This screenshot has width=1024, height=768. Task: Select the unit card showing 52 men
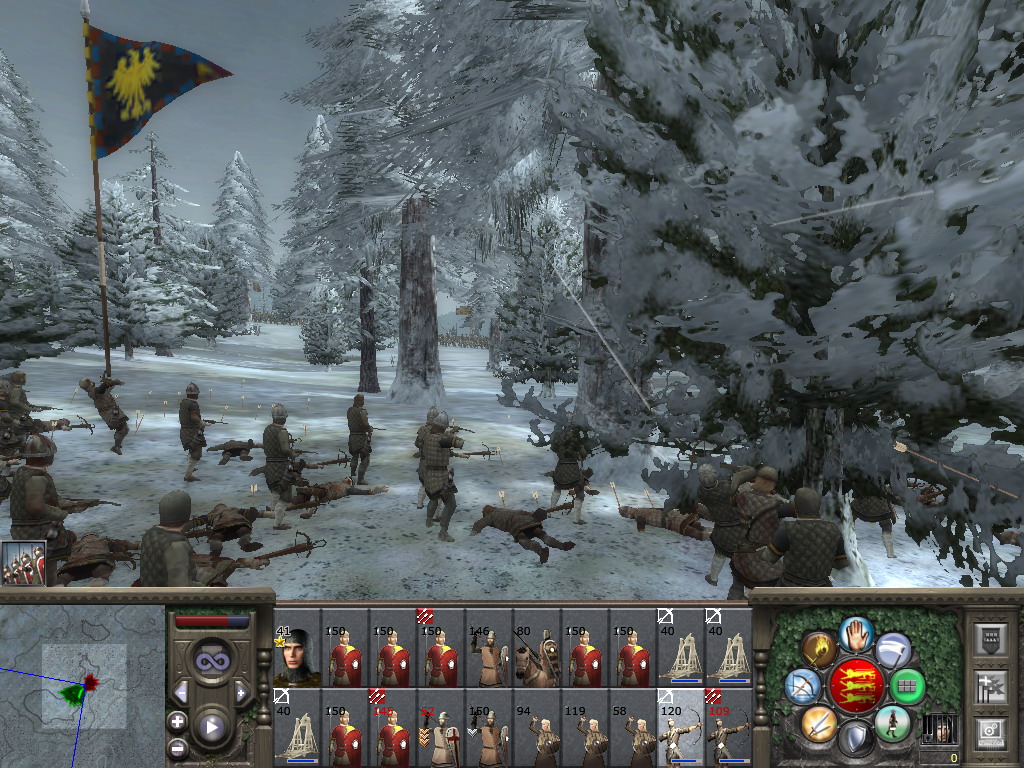coord(440,726)
